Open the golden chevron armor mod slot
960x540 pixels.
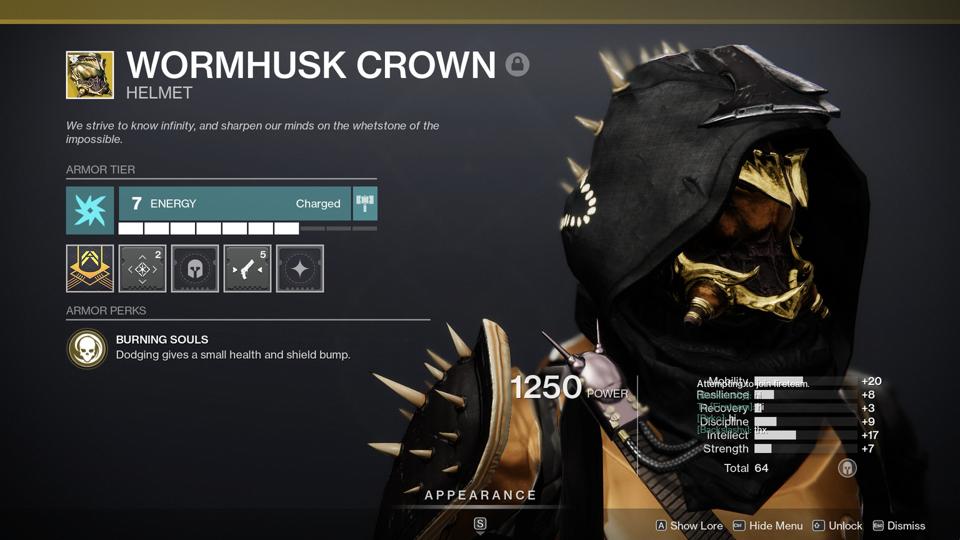(x=90, y=268)
